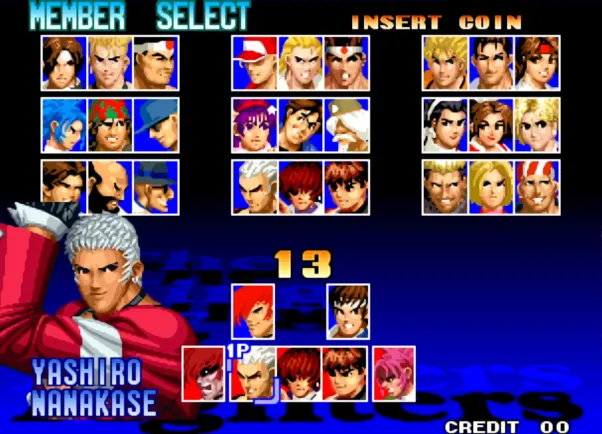Pick Goro Daimon with the white headband
The width and height of the screenshot is (602, 434).
[155, 62]
